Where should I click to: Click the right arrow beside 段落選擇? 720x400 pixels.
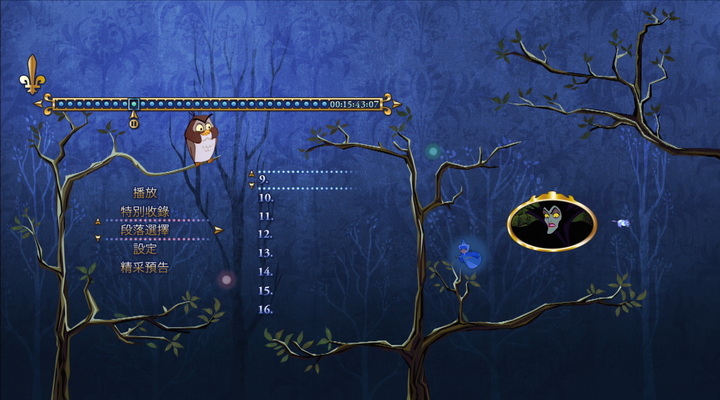point(218,229)
